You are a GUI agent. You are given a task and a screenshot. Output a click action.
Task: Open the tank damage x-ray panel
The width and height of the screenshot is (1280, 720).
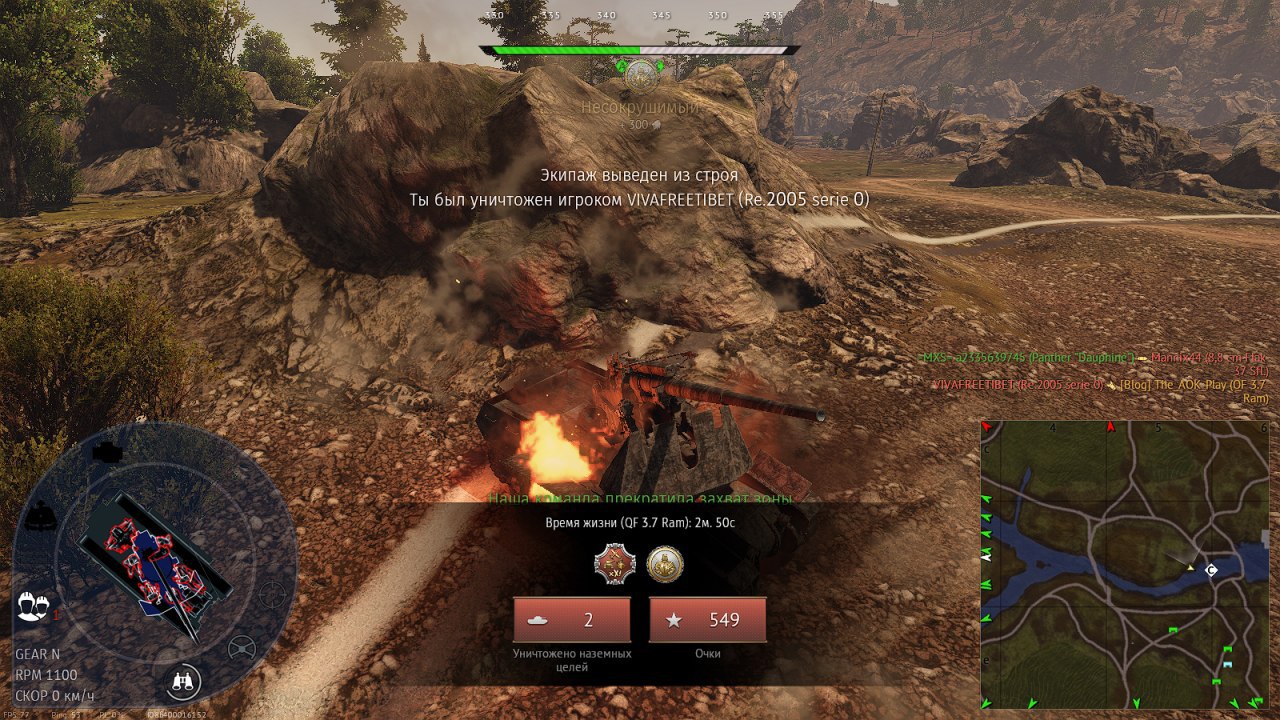tap(155, 560)
